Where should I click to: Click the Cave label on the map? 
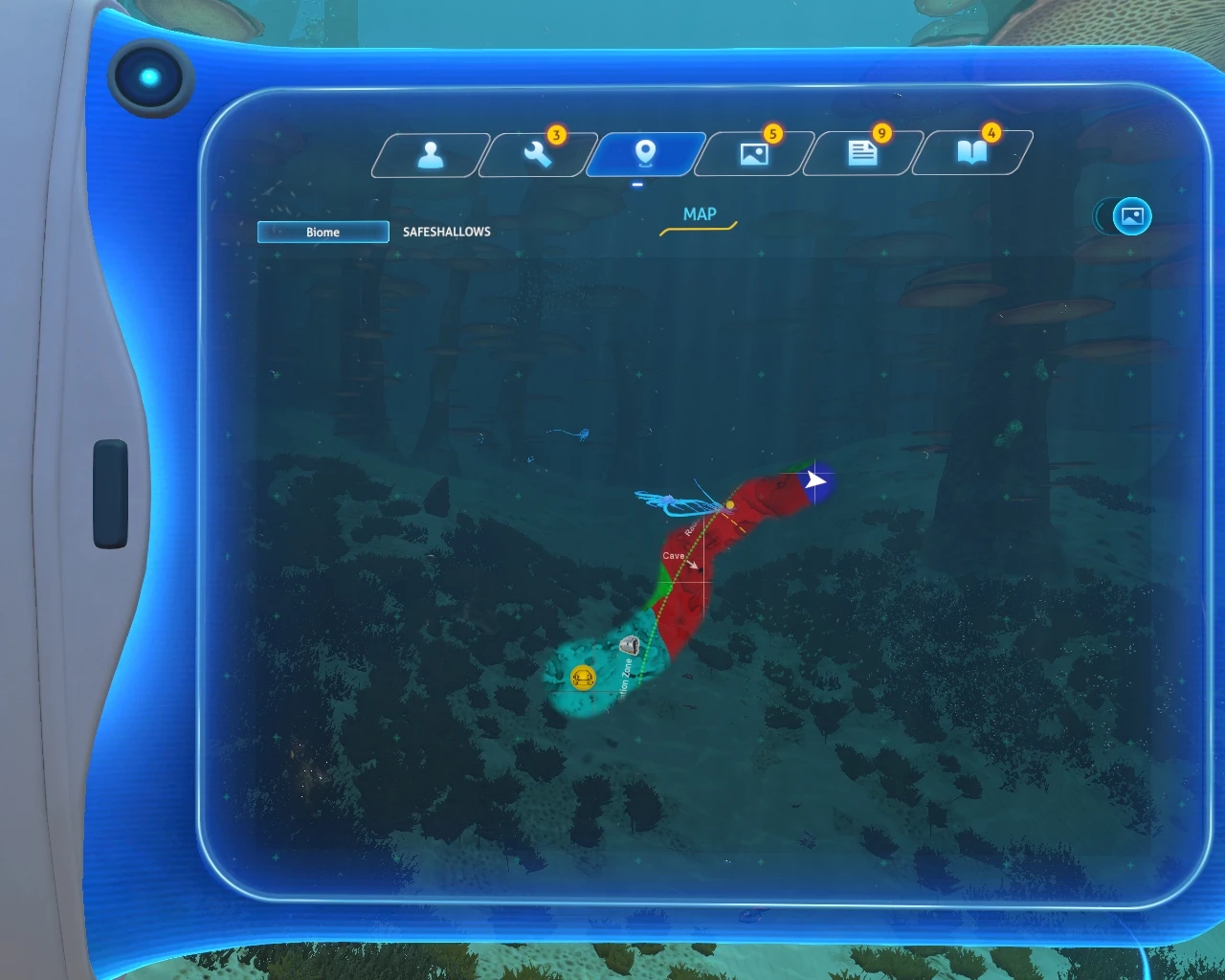point(676,553)
